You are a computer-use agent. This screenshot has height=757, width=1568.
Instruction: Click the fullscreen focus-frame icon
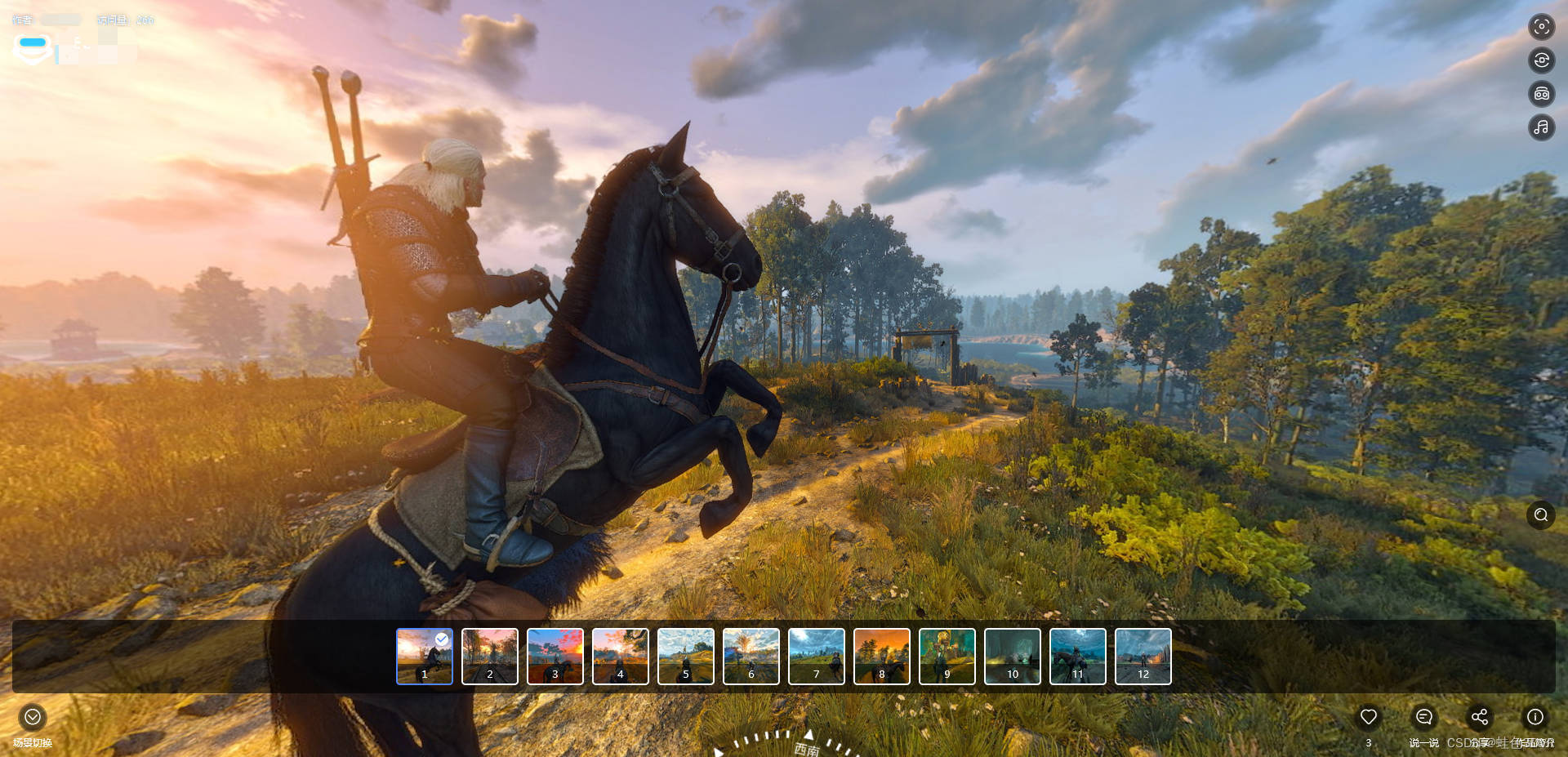1542,27
